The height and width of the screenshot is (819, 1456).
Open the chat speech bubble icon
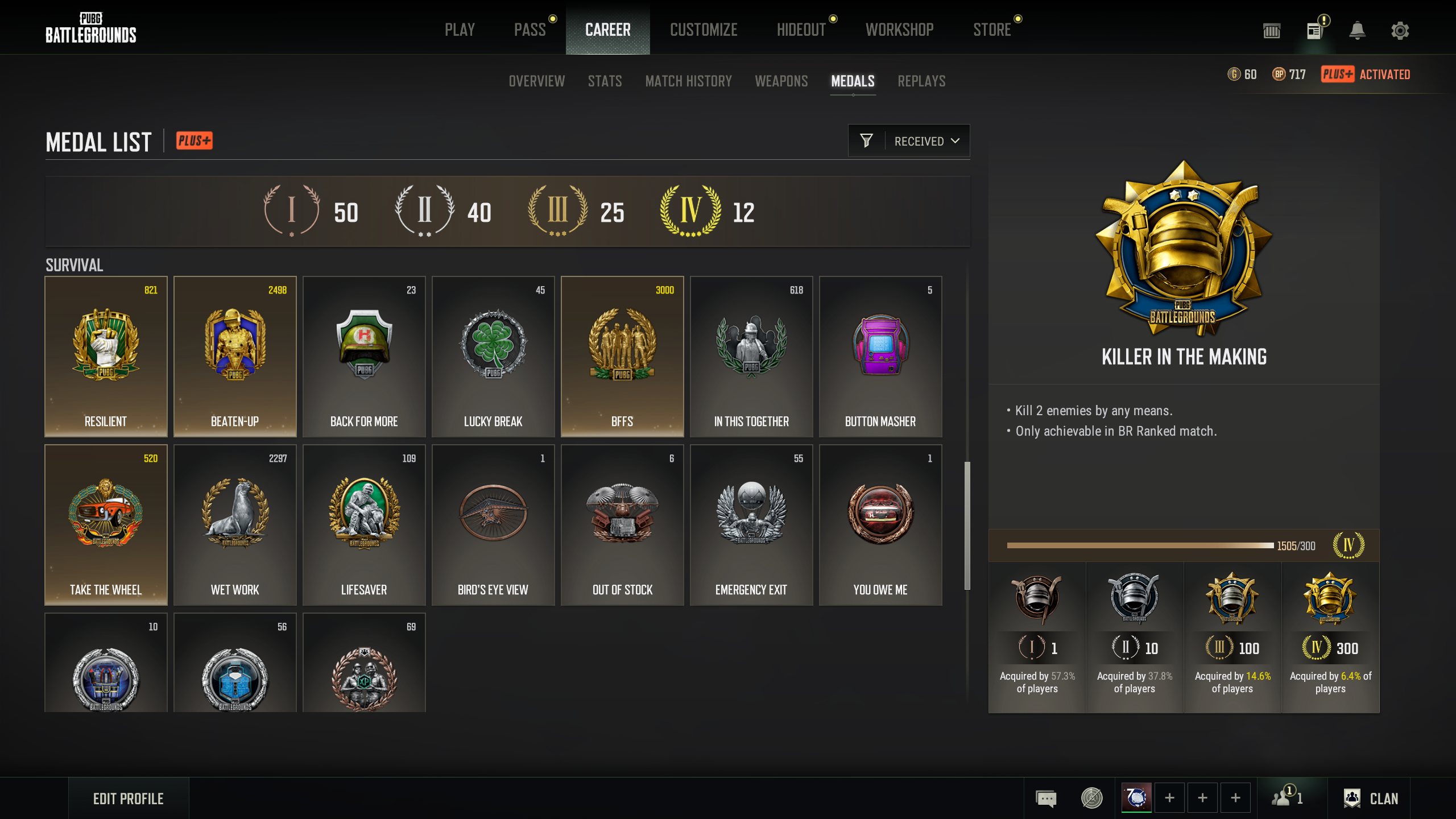point(1046,799)
